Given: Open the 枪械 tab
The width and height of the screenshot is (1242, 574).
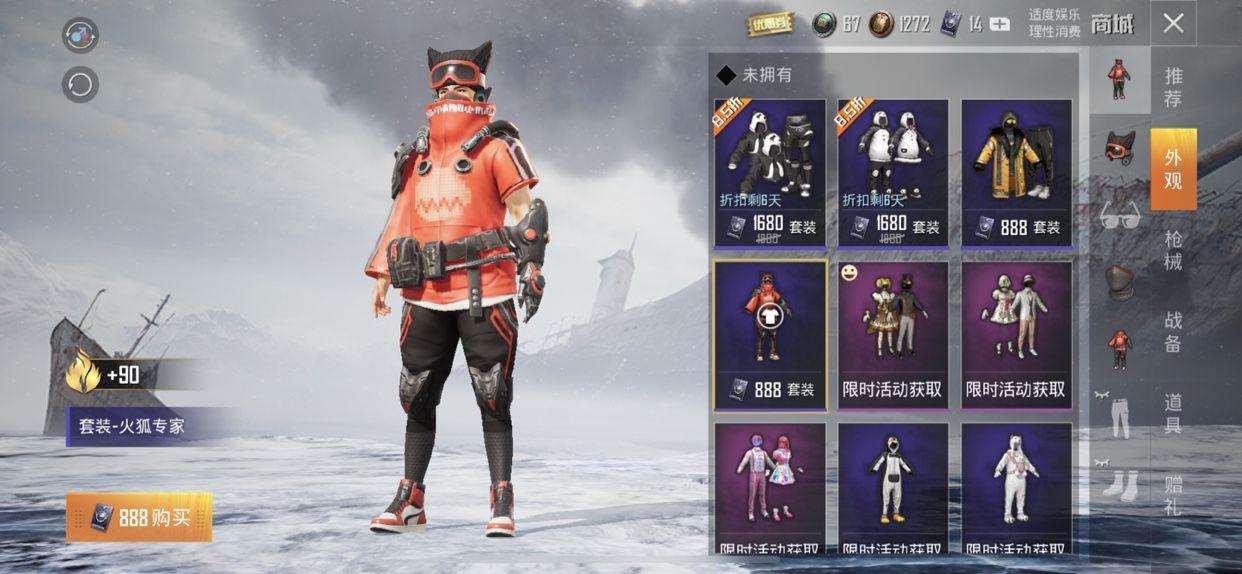Looking at the screenshot, I should pyautogui.click(x=1173, y=250).
